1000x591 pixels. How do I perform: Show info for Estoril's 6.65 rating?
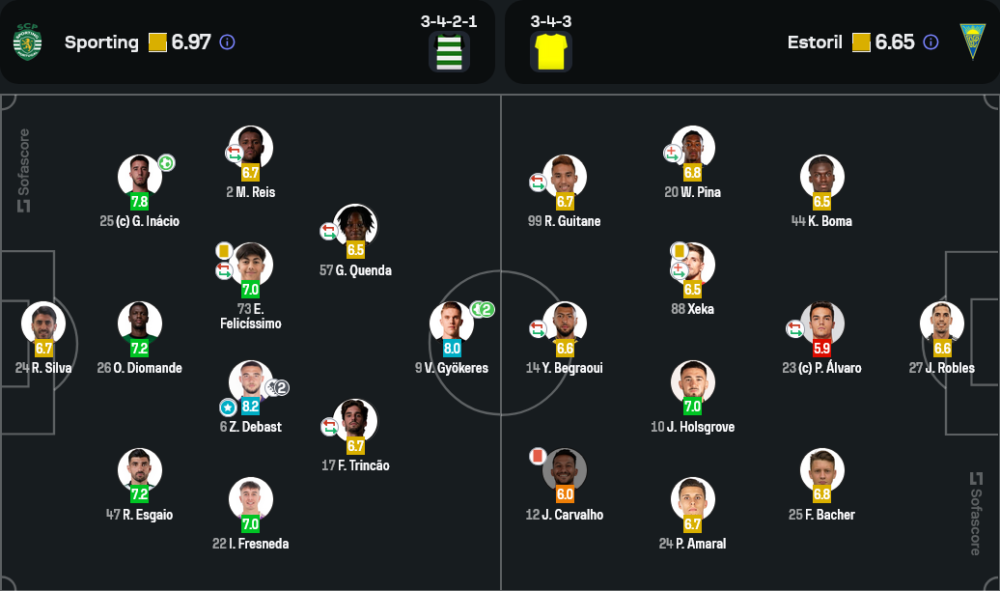click(931, 42)
